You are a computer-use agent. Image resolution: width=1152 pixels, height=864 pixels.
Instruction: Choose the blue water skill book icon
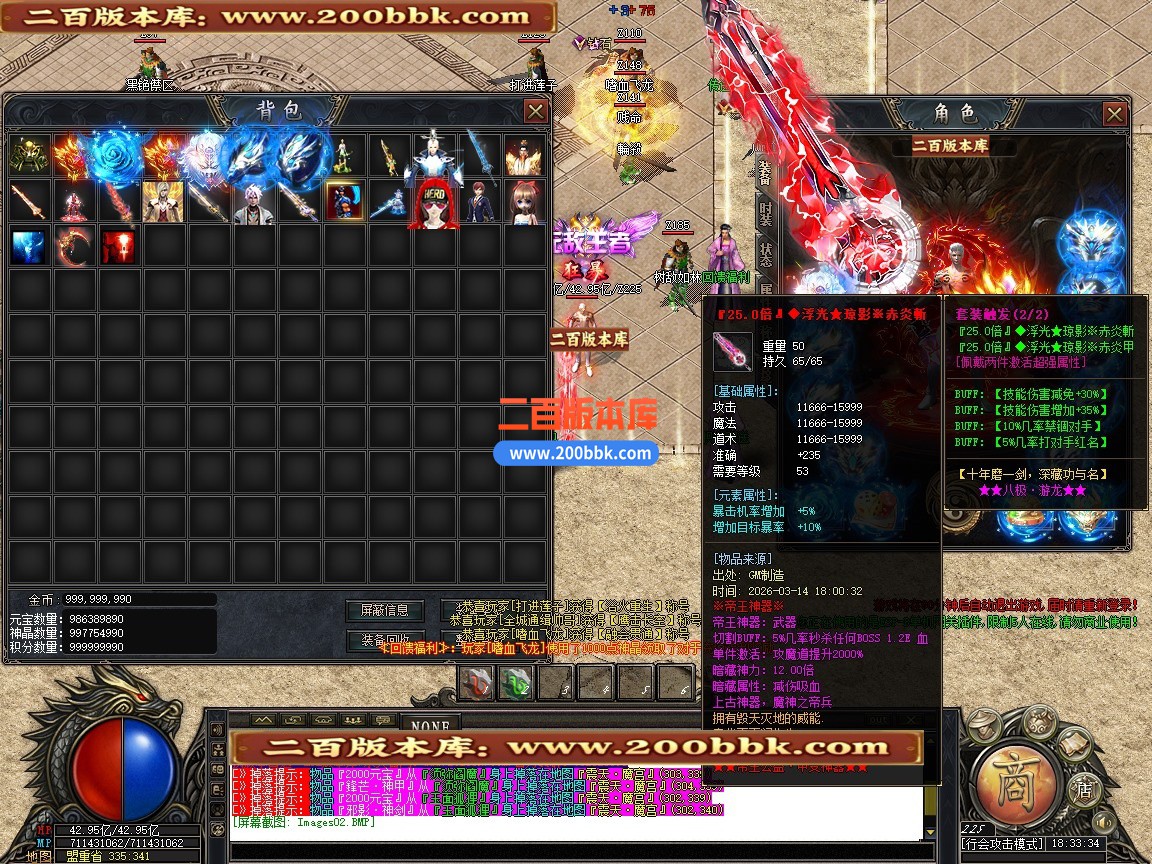click(x=29, y=246)
